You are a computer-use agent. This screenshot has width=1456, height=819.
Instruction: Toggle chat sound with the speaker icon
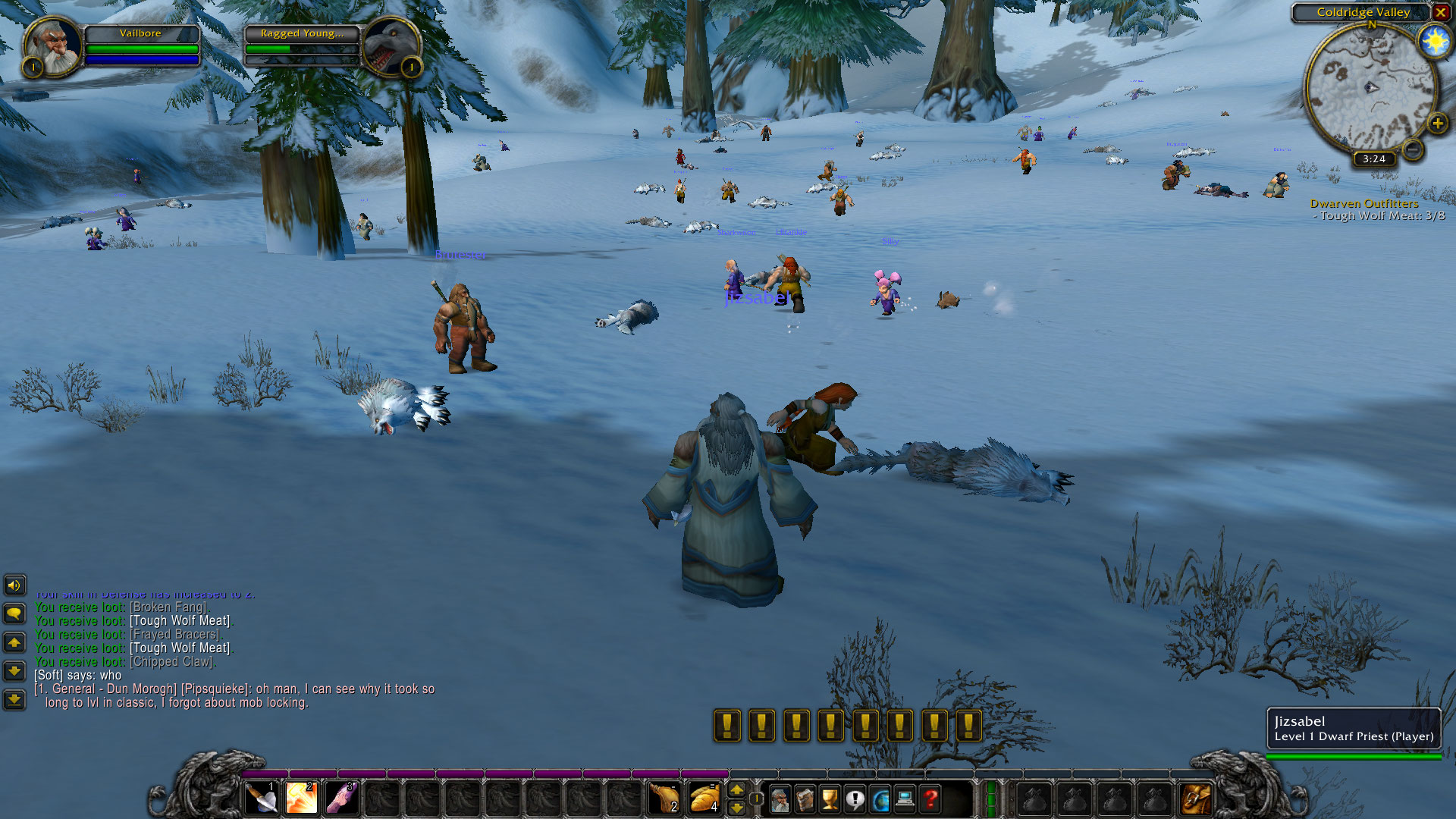click(15, 585)
